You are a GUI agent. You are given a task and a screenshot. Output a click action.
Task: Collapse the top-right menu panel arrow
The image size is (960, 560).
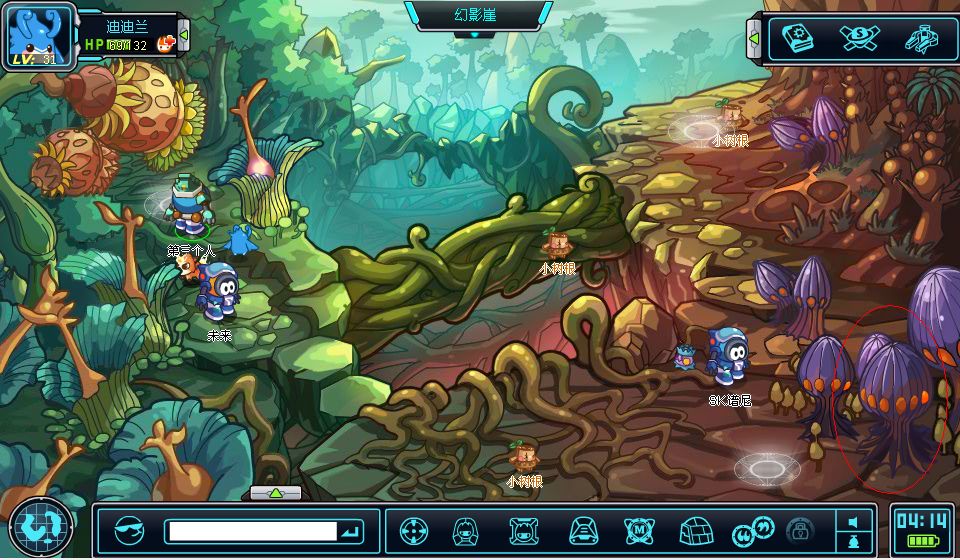[x=754, y=38]
